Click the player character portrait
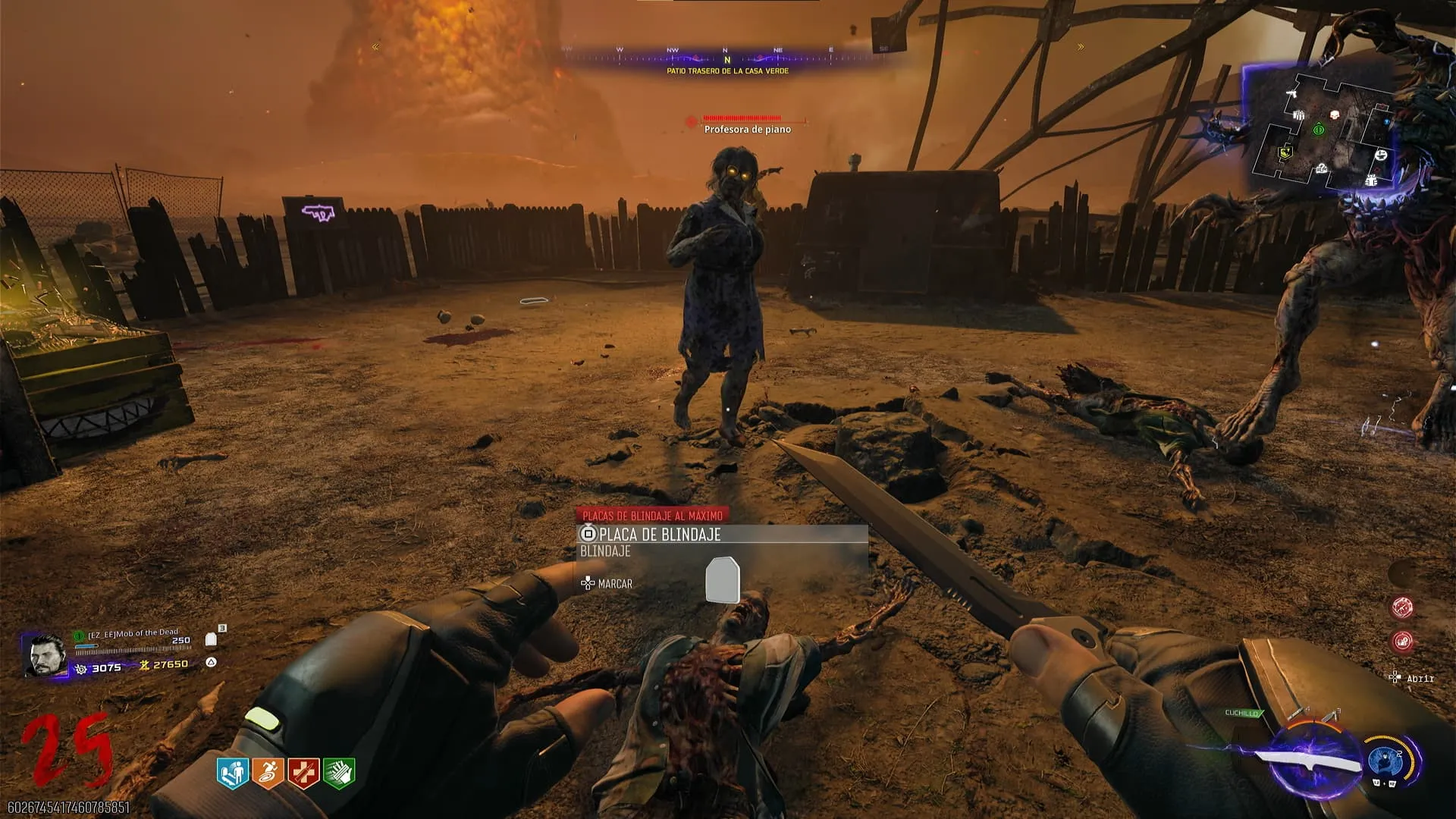This screenshot has height=819, width=1456. tap(45, 655)
